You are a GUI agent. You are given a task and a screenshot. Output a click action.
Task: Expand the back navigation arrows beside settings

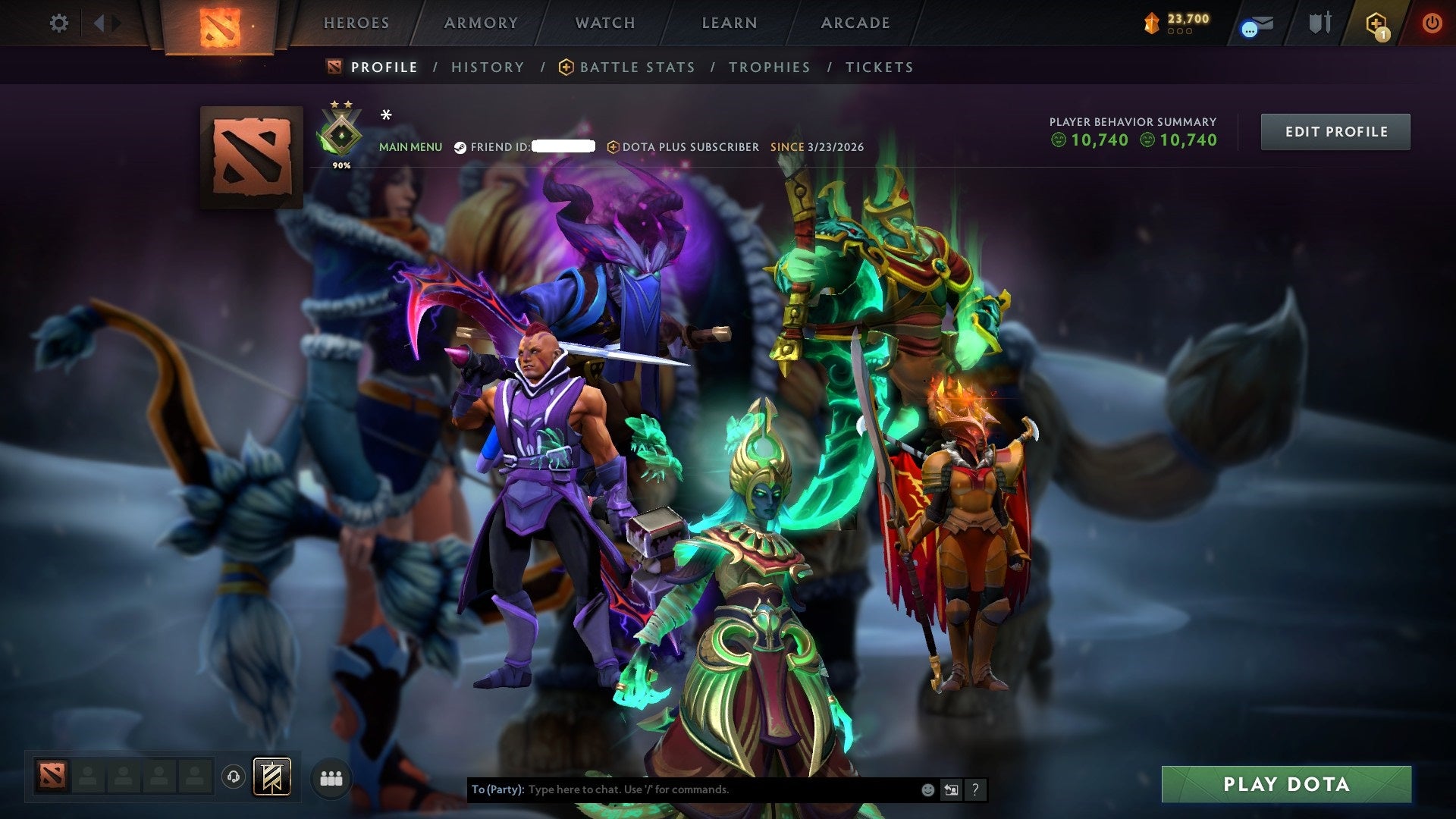click(102, 23)
